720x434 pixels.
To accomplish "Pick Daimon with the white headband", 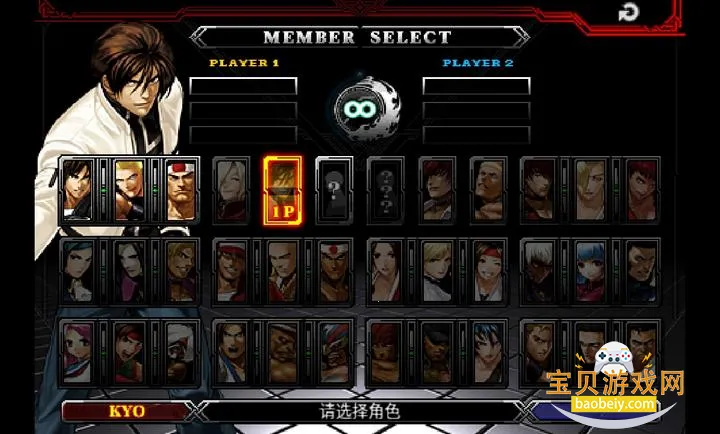I will coord(180,189).
